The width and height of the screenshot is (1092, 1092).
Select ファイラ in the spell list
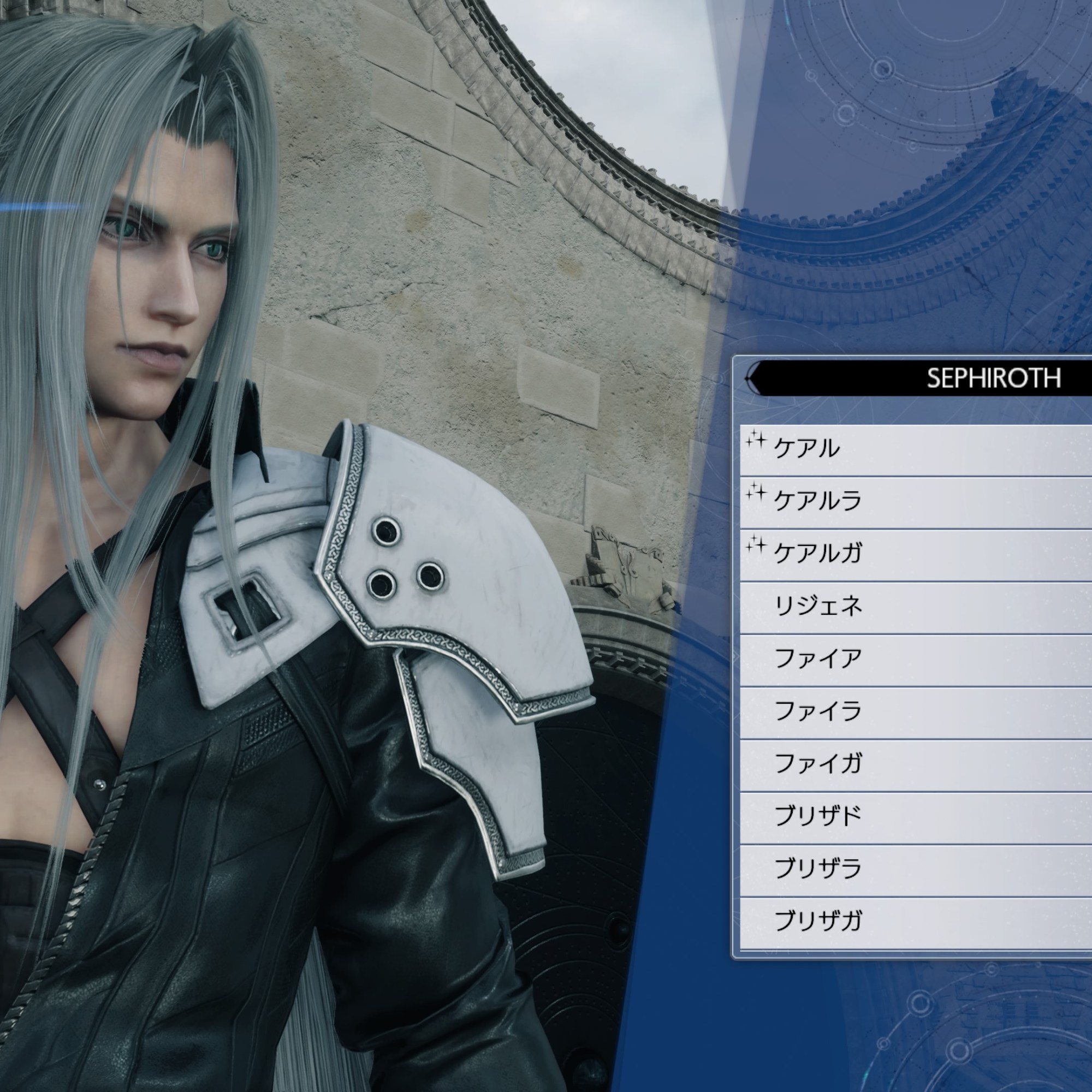tap(916, 711)
